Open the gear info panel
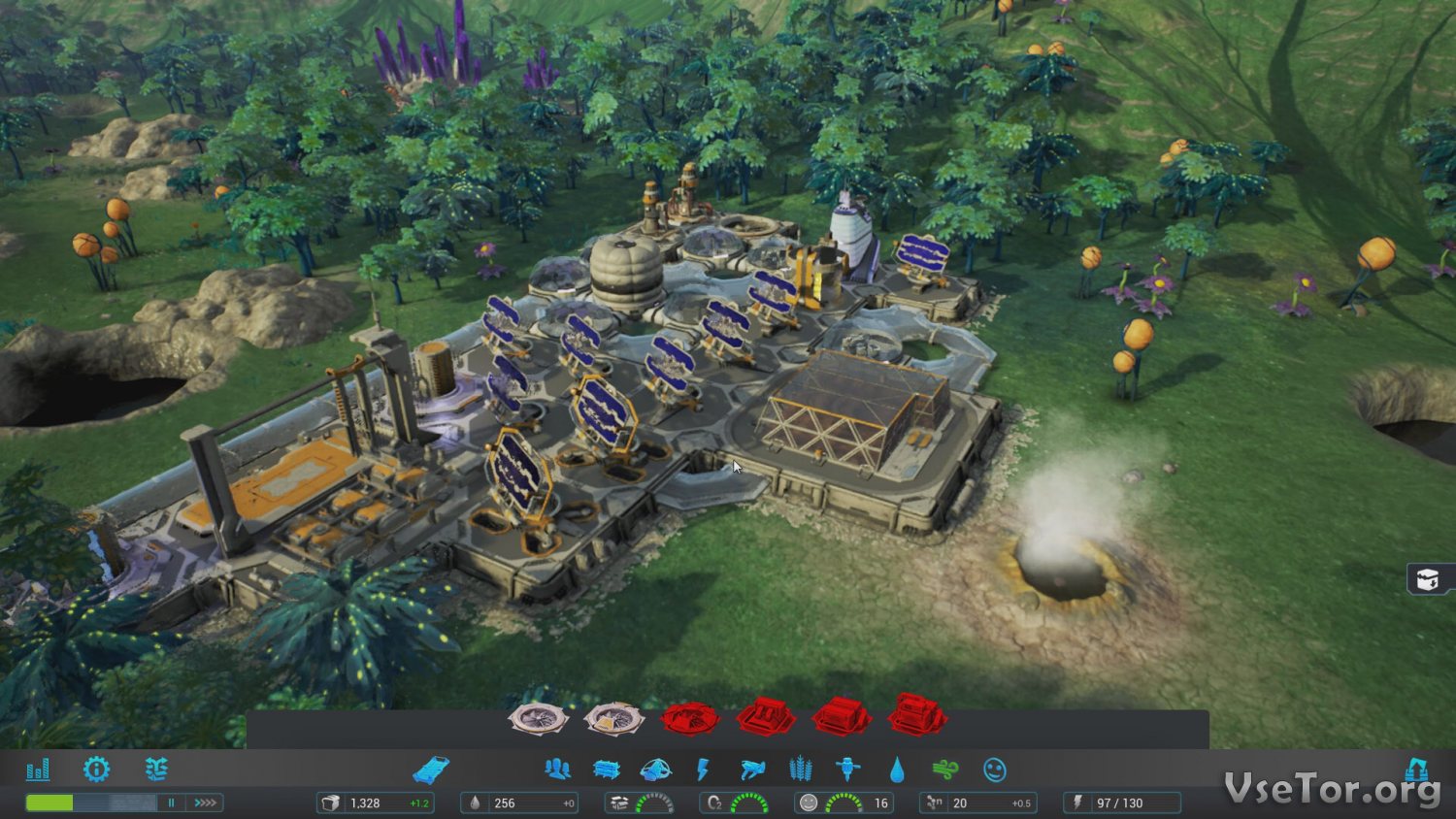Viewport: 1456px width, 819px height. click(96, 770)
